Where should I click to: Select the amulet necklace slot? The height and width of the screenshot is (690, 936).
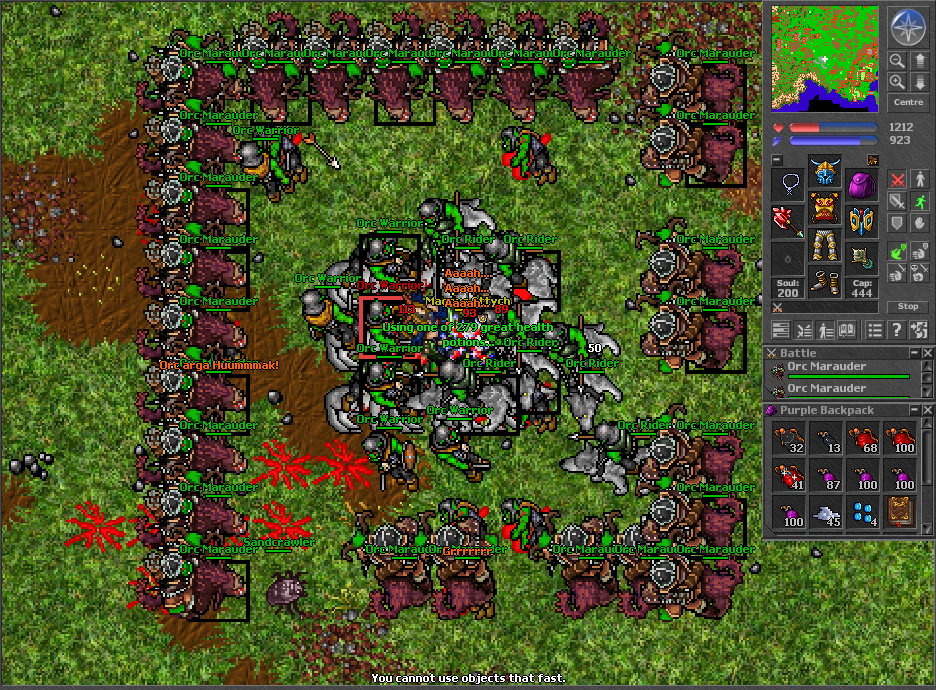click(x=789, y=184)
